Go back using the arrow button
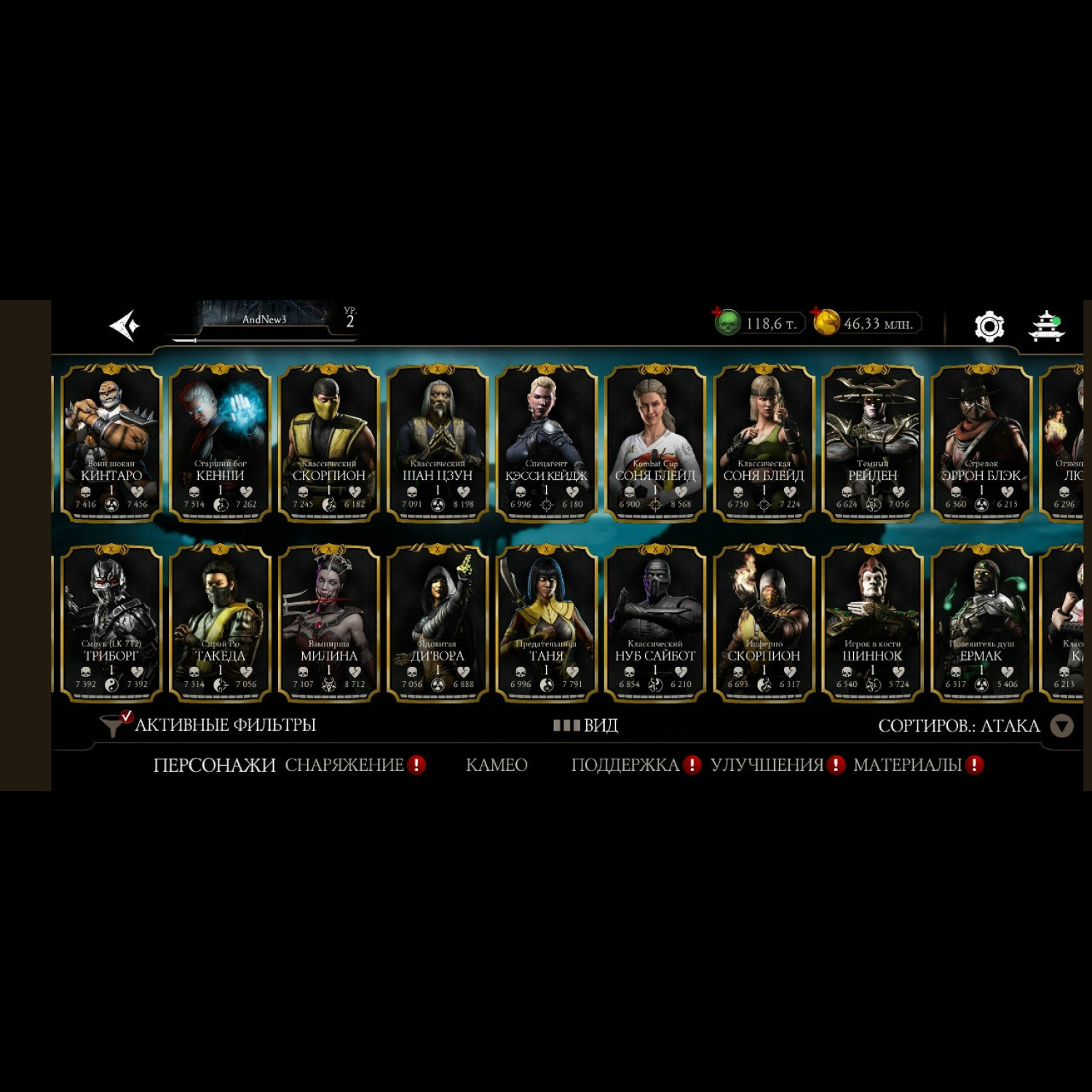The image size is (1092, 1092). coord(124,325)
